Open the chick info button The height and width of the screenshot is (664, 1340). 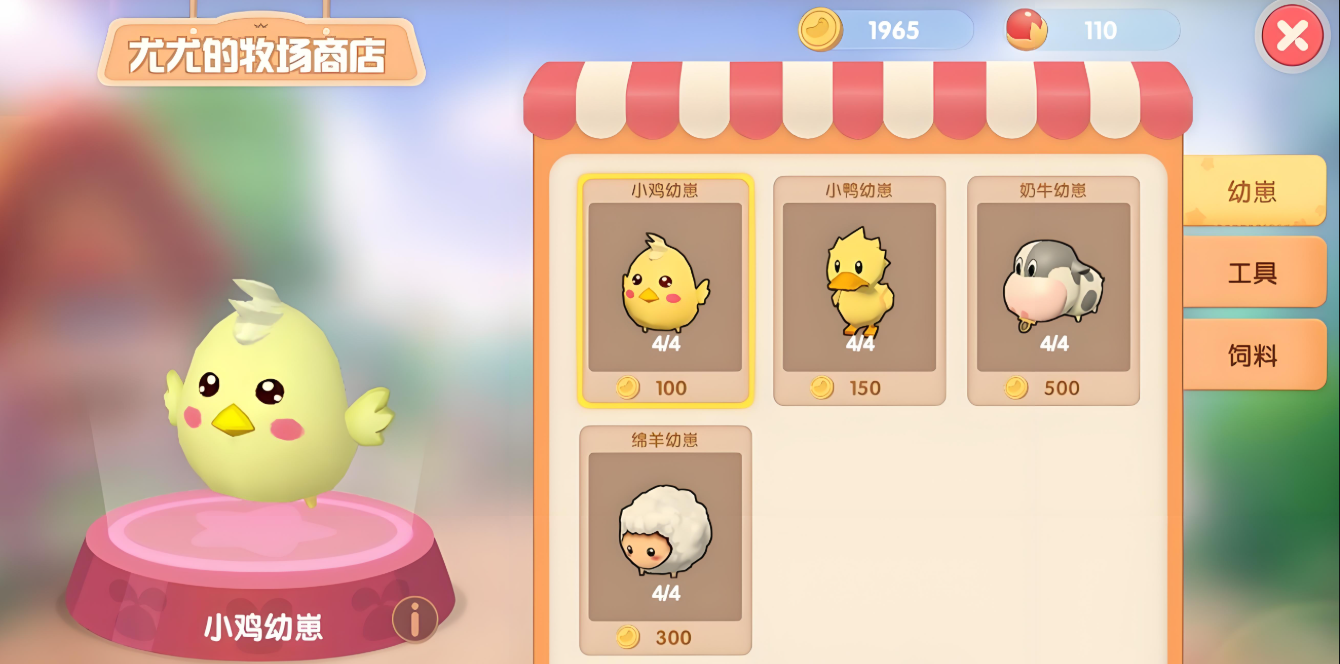pos(414,619)
